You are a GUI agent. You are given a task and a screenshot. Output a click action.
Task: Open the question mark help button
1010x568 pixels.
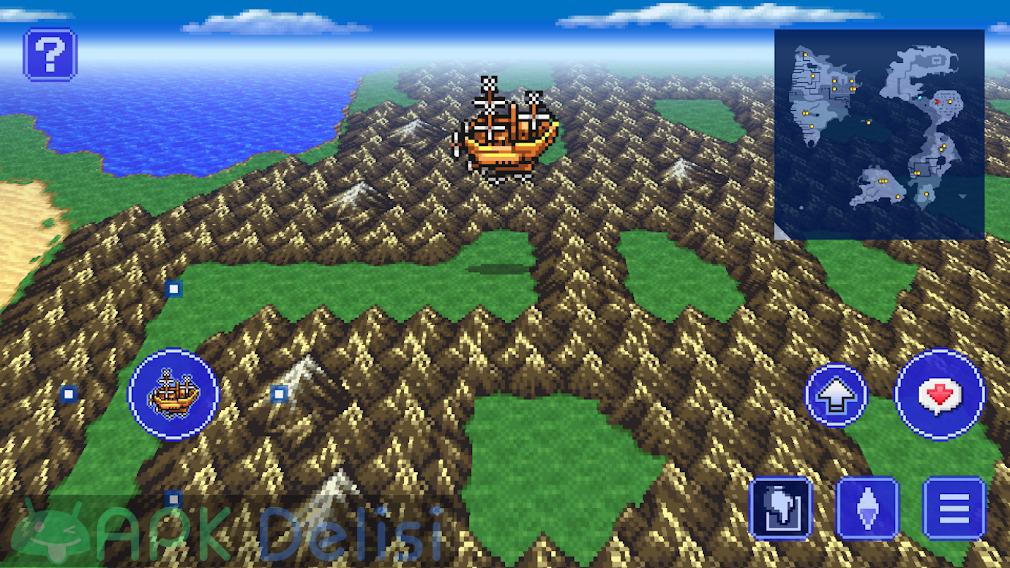(x=49, y=54)
